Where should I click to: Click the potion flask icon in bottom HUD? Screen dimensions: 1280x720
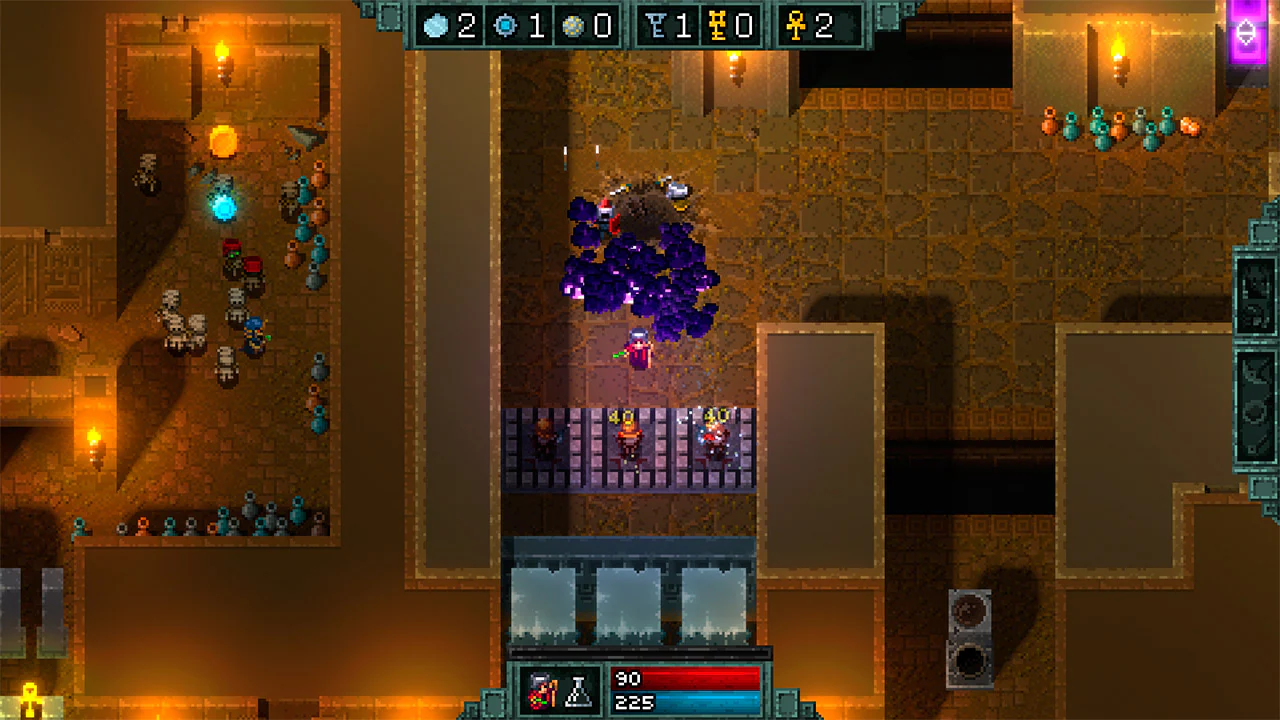coord(579,690)
